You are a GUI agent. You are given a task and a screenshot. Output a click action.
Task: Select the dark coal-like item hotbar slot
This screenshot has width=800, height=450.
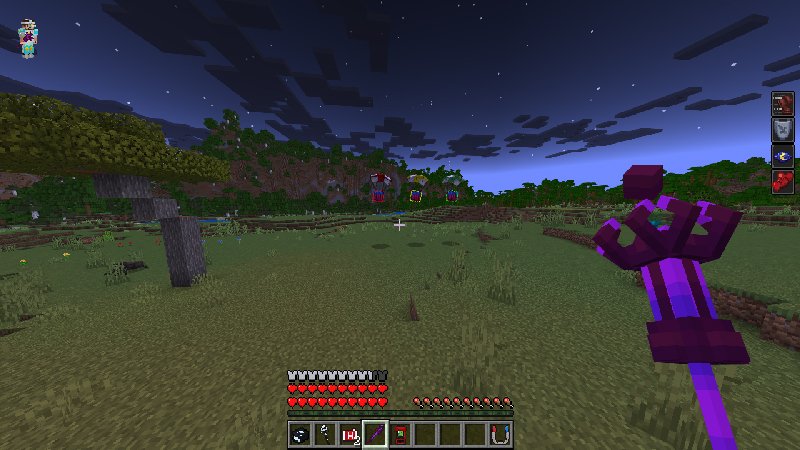pyautogui.click(x=300, y=434)
